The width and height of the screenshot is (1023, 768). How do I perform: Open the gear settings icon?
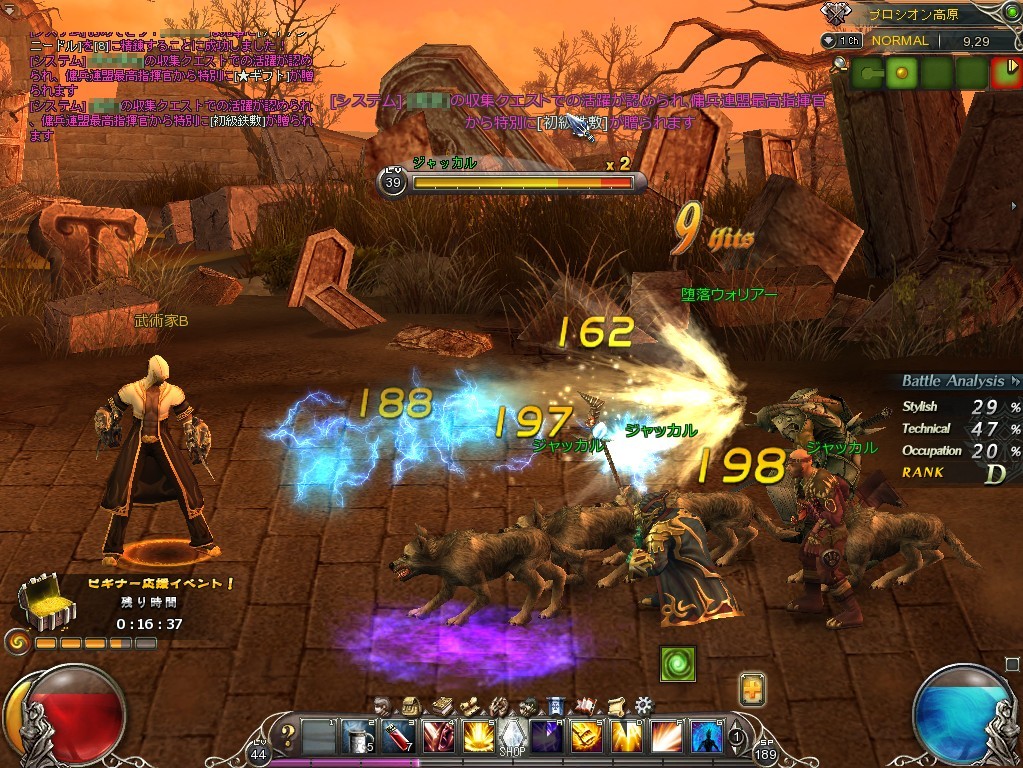pyautogui.click(x=644, y=705)
